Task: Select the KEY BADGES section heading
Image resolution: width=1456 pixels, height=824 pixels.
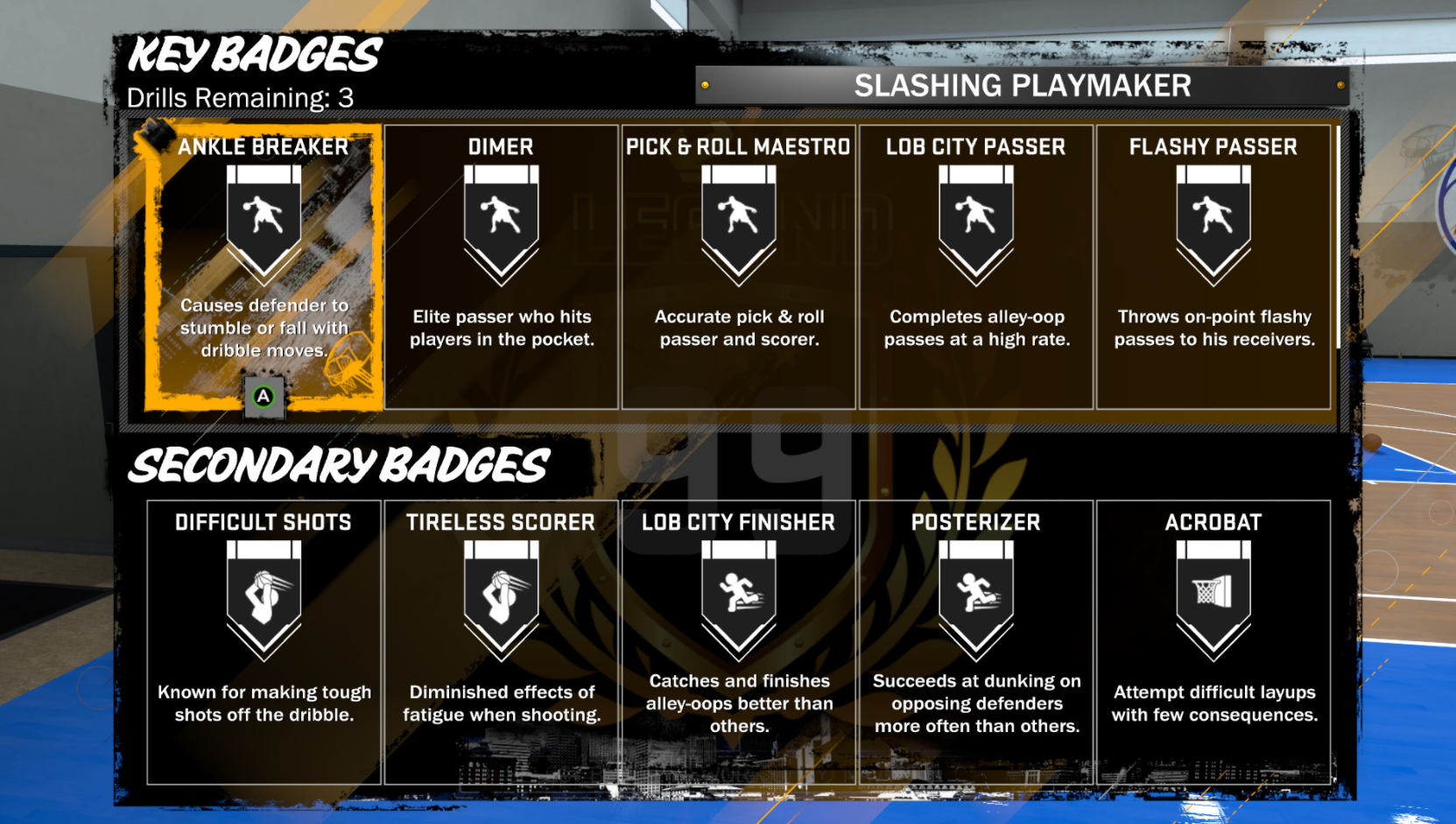Action: 252,55
